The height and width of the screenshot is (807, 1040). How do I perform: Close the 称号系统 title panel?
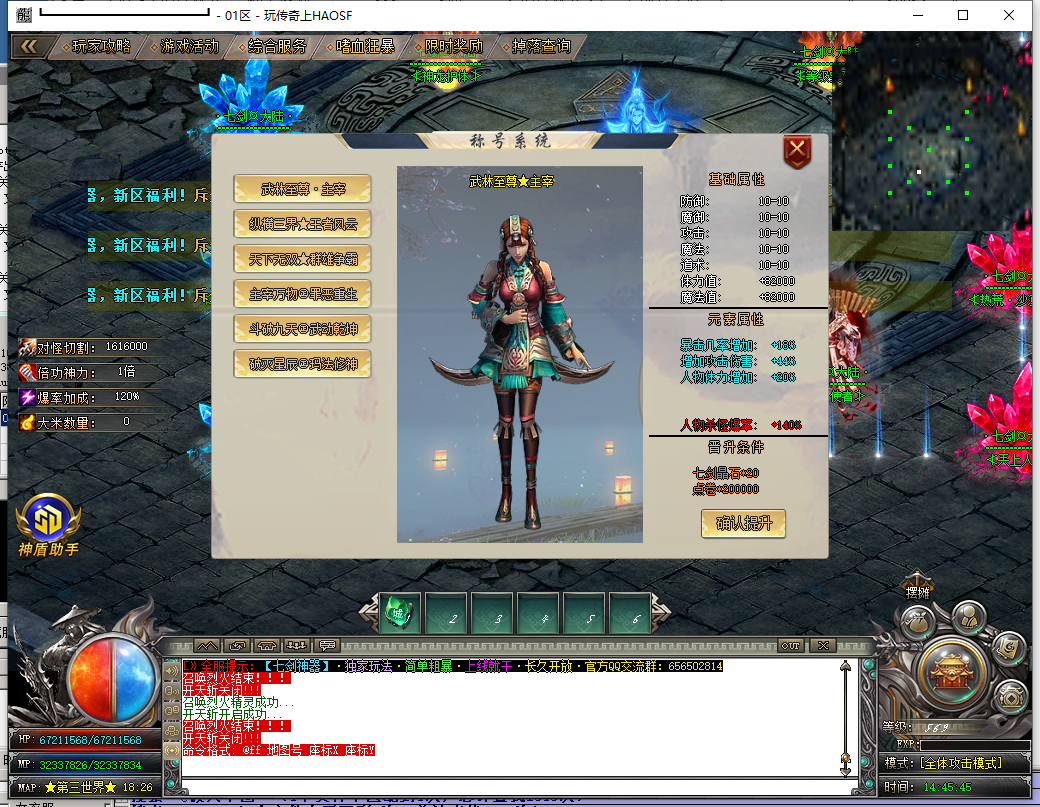tap(797, 152)
